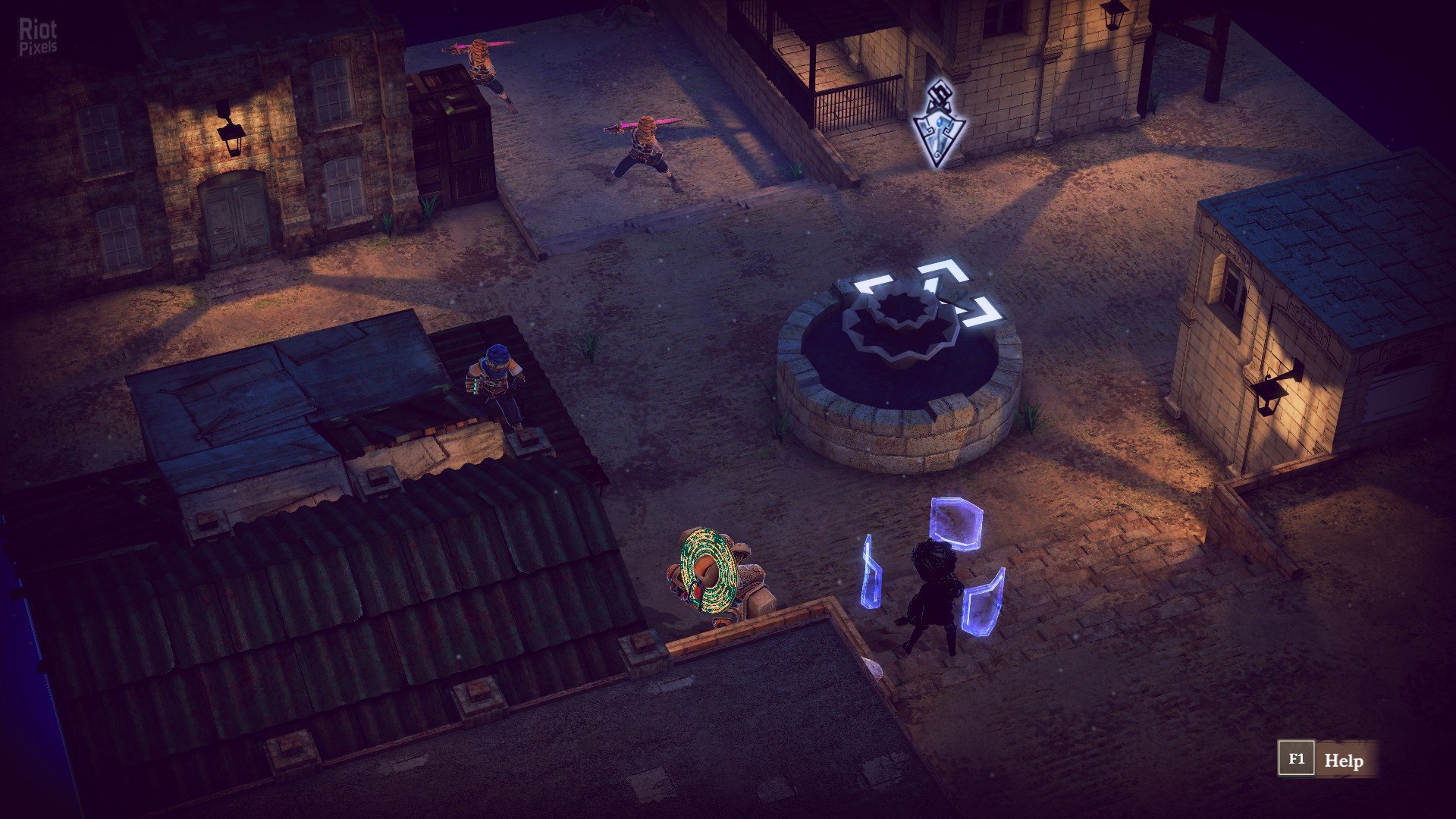Click the shield-shaped objective marker
Screen dimensions: 1456x819
click(939, 126)
